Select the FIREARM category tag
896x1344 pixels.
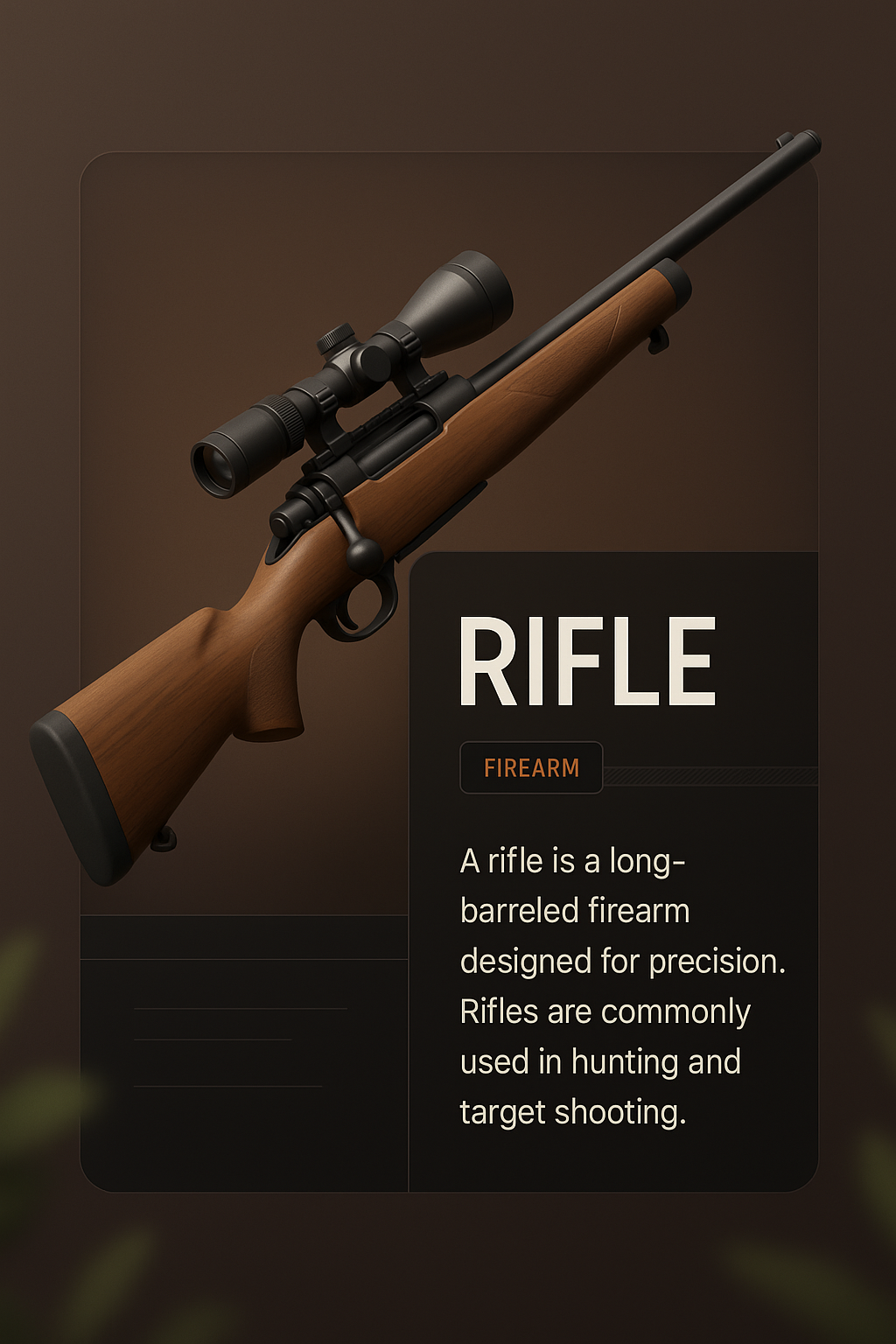[531, 767]
